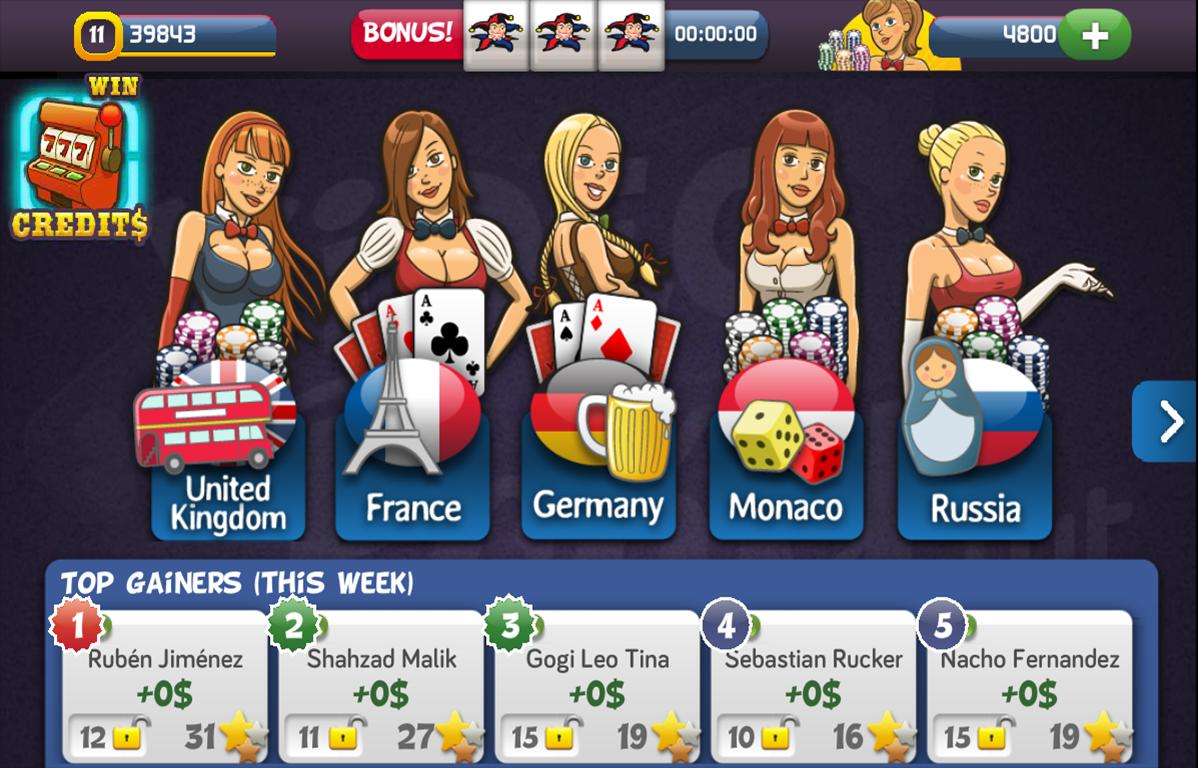Select the United Kingdom casino room
Viewport: 1198px width, 768px height.
pos(228,470)
